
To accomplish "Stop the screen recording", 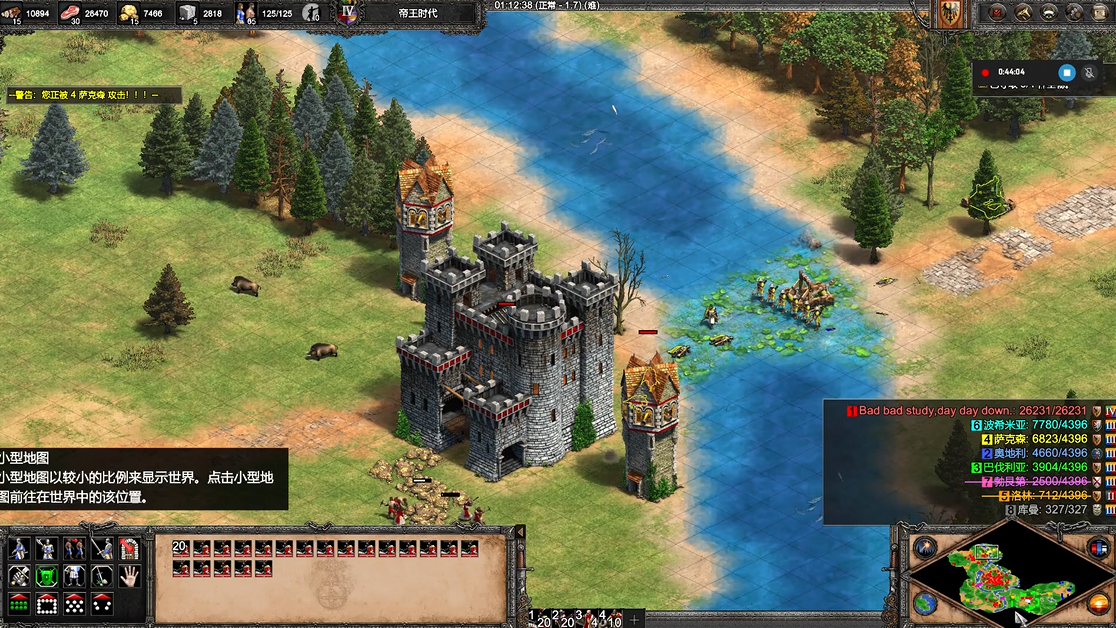I will pos(1066,72).
